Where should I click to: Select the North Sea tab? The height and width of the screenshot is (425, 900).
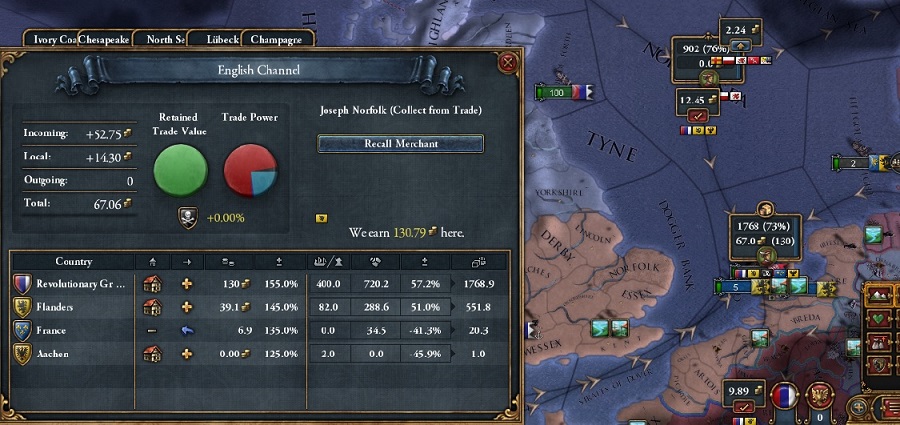point(166,39)
